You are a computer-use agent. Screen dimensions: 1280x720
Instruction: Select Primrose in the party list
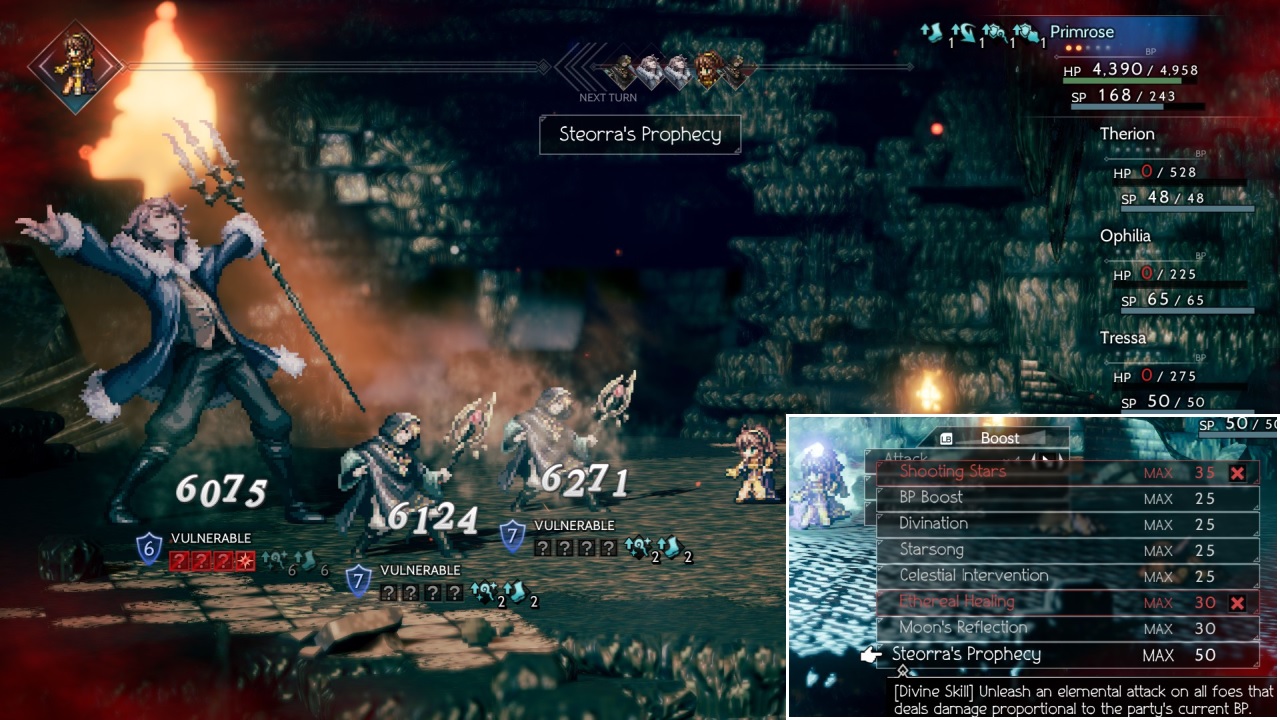point(1081,32)
